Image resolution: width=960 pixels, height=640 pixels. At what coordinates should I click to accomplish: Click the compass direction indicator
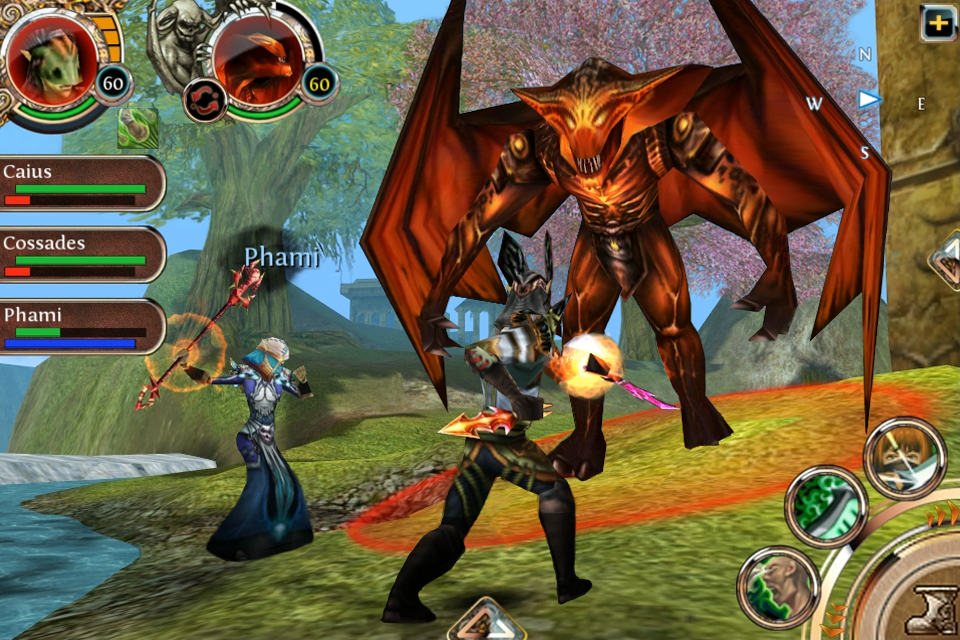point(868,99)
